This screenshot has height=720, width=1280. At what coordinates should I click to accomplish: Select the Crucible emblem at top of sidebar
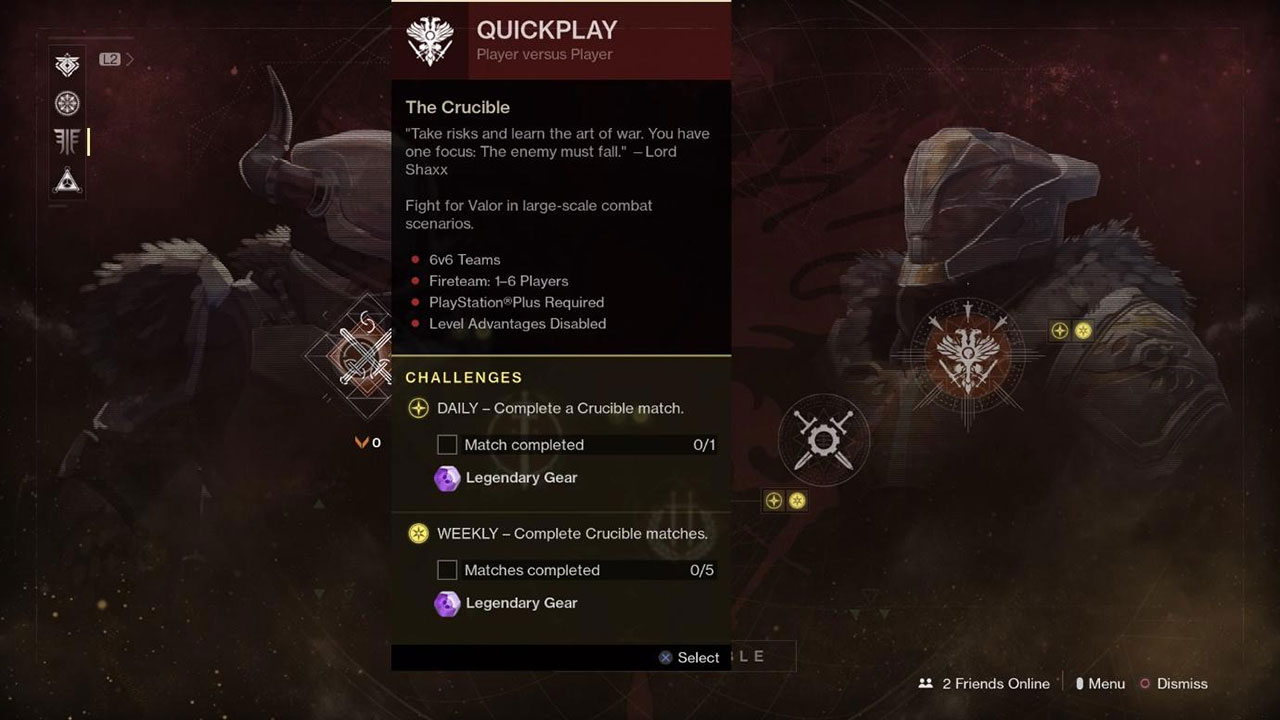point(66,63)
